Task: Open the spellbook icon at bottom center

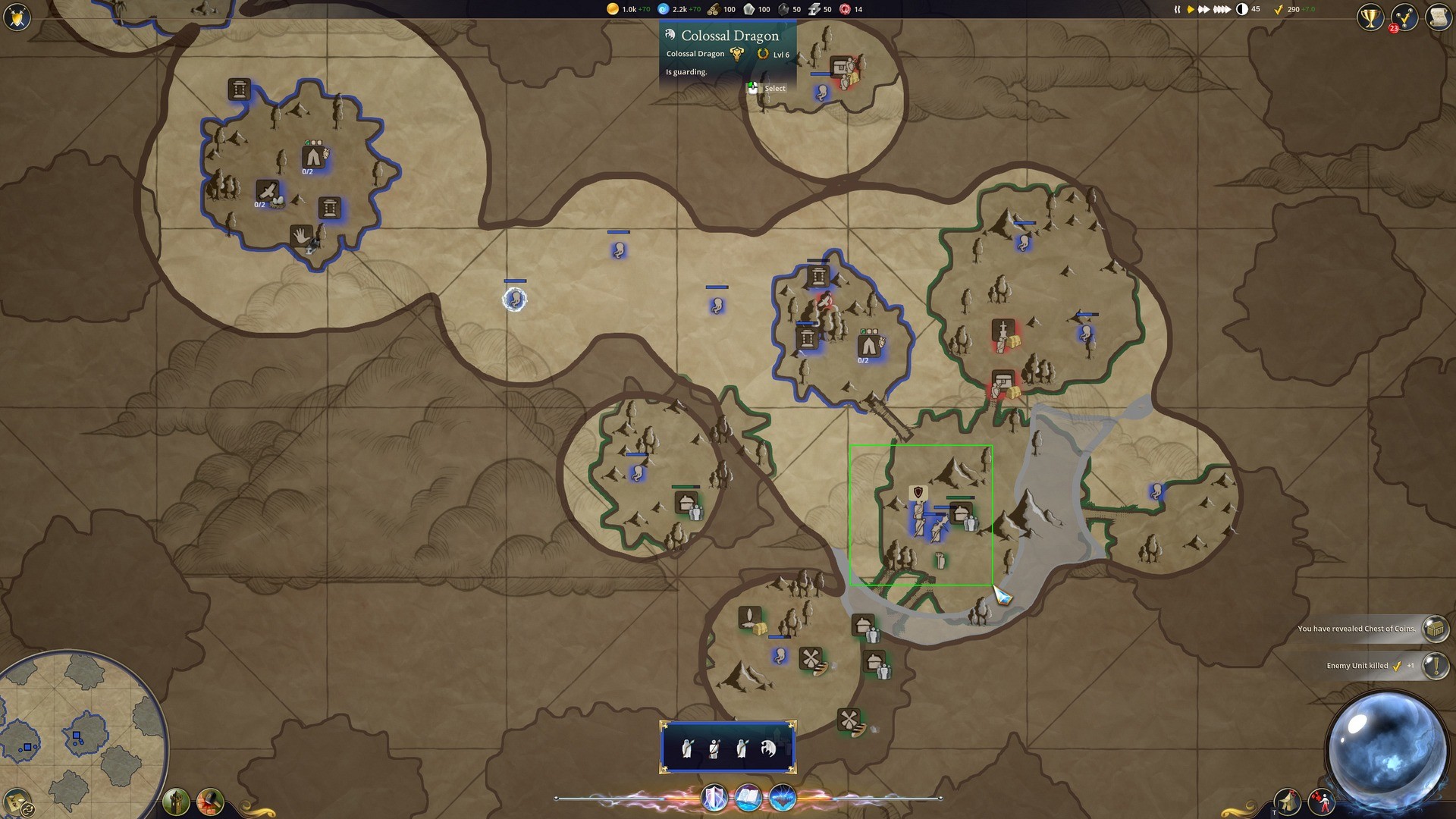Action: pyautogui.click(x=749, y=797)
